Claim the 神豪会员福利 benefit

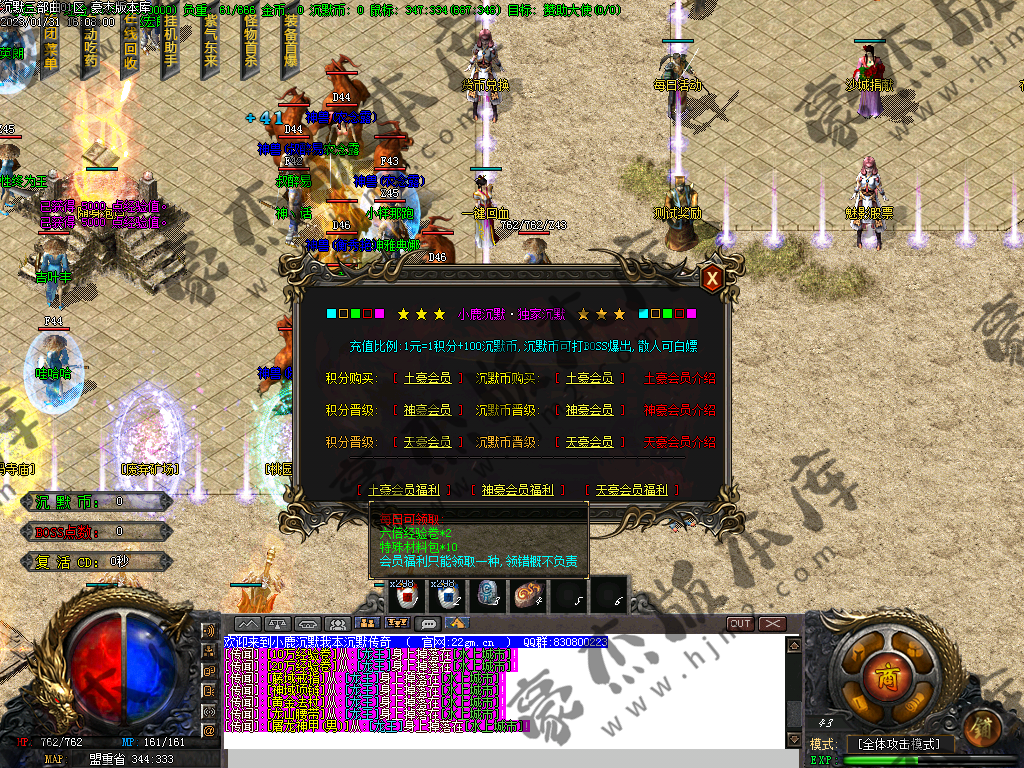(x=517, y=490)
